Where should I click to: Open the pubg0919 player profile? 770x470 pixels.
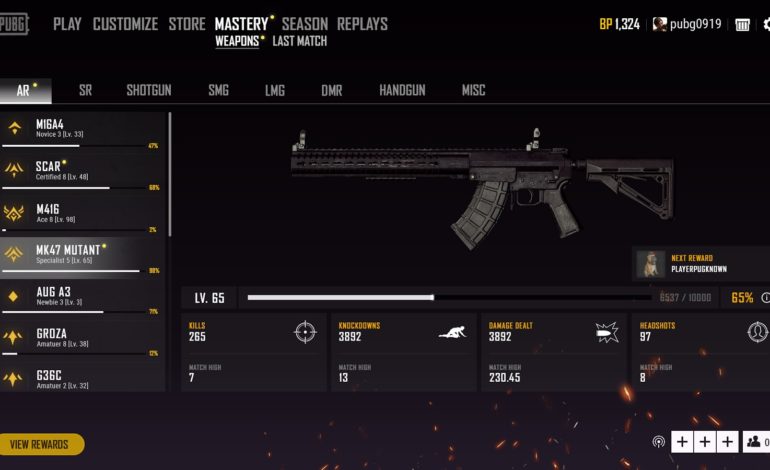(x=687, y=24)
